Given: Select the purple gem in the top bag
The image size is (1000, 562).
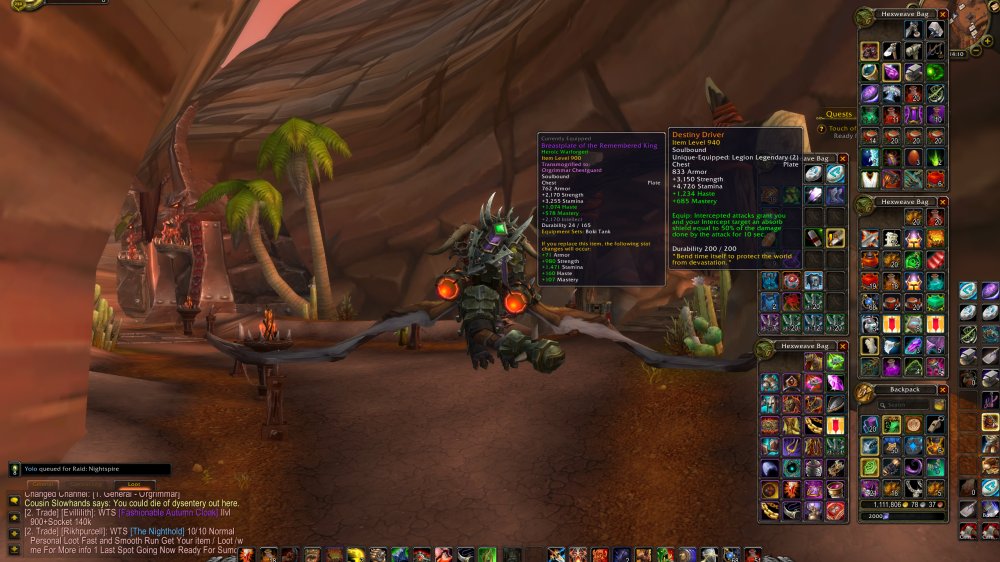Looking at the screenshot, I should [891, 71].
